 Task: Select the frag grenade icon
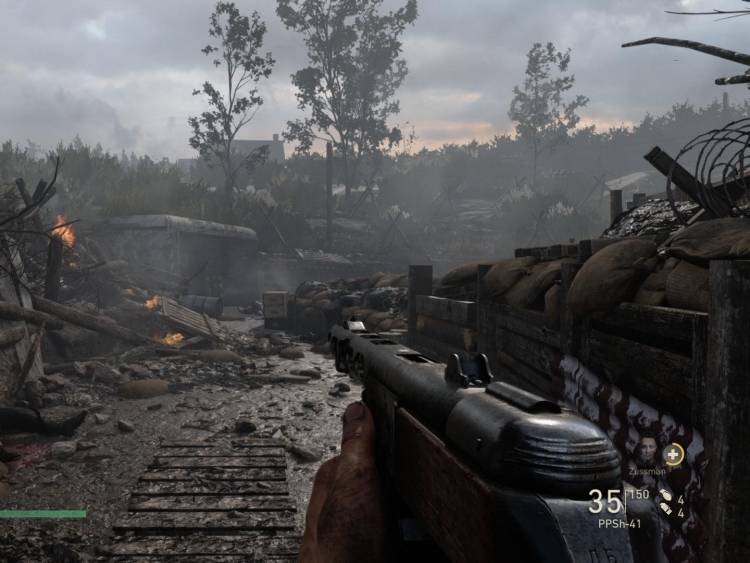click(664, 496)
